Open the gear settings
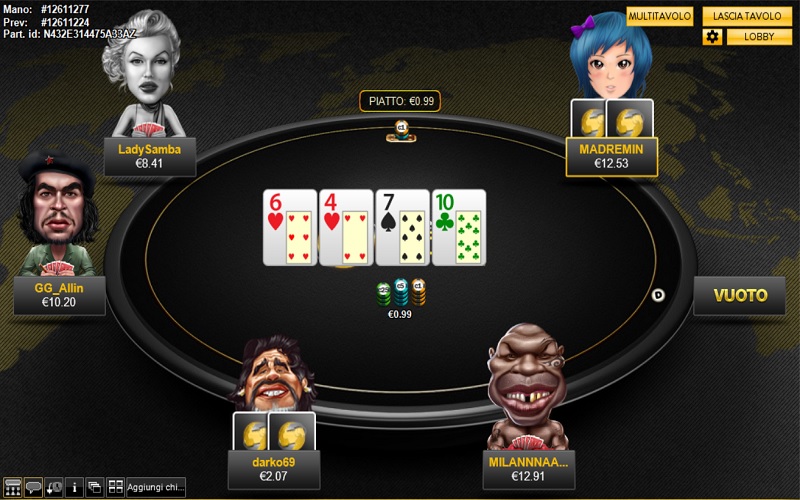The image size is (800, 500). 712,37
